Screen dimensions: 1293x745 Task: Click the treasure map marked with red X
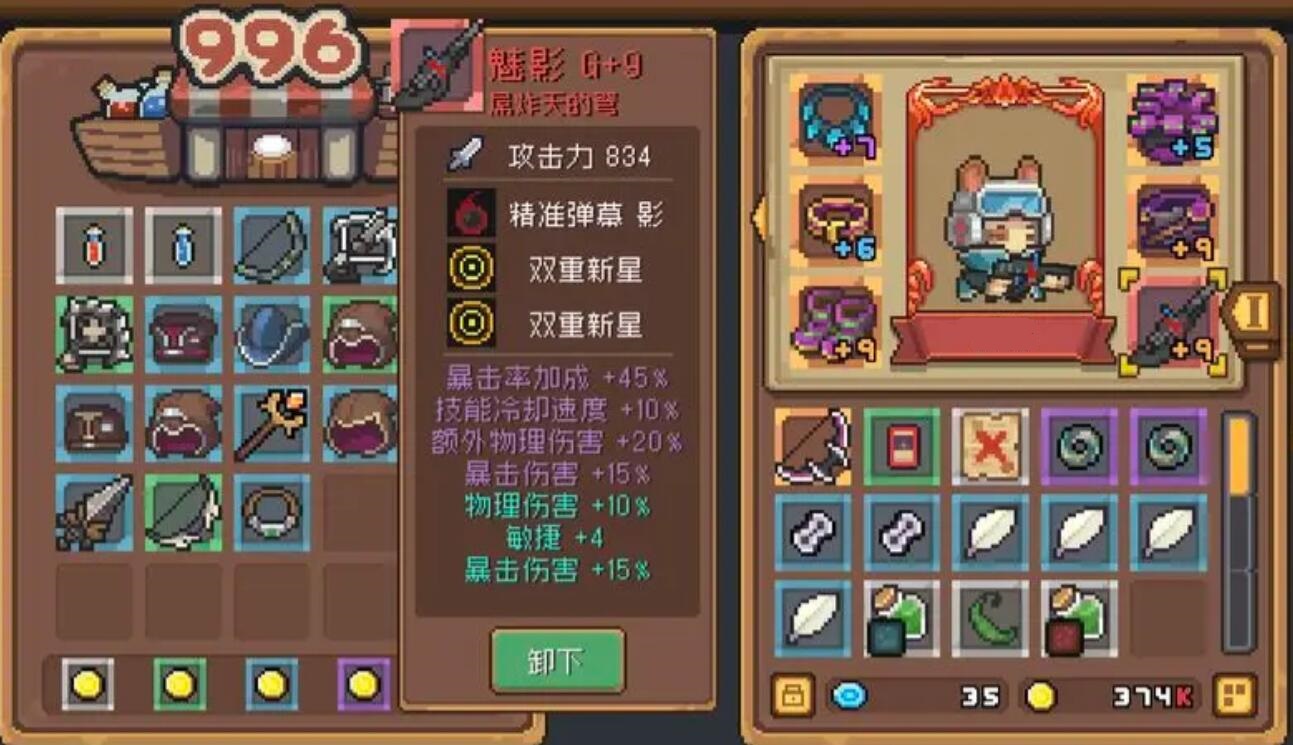coord(988,447)
